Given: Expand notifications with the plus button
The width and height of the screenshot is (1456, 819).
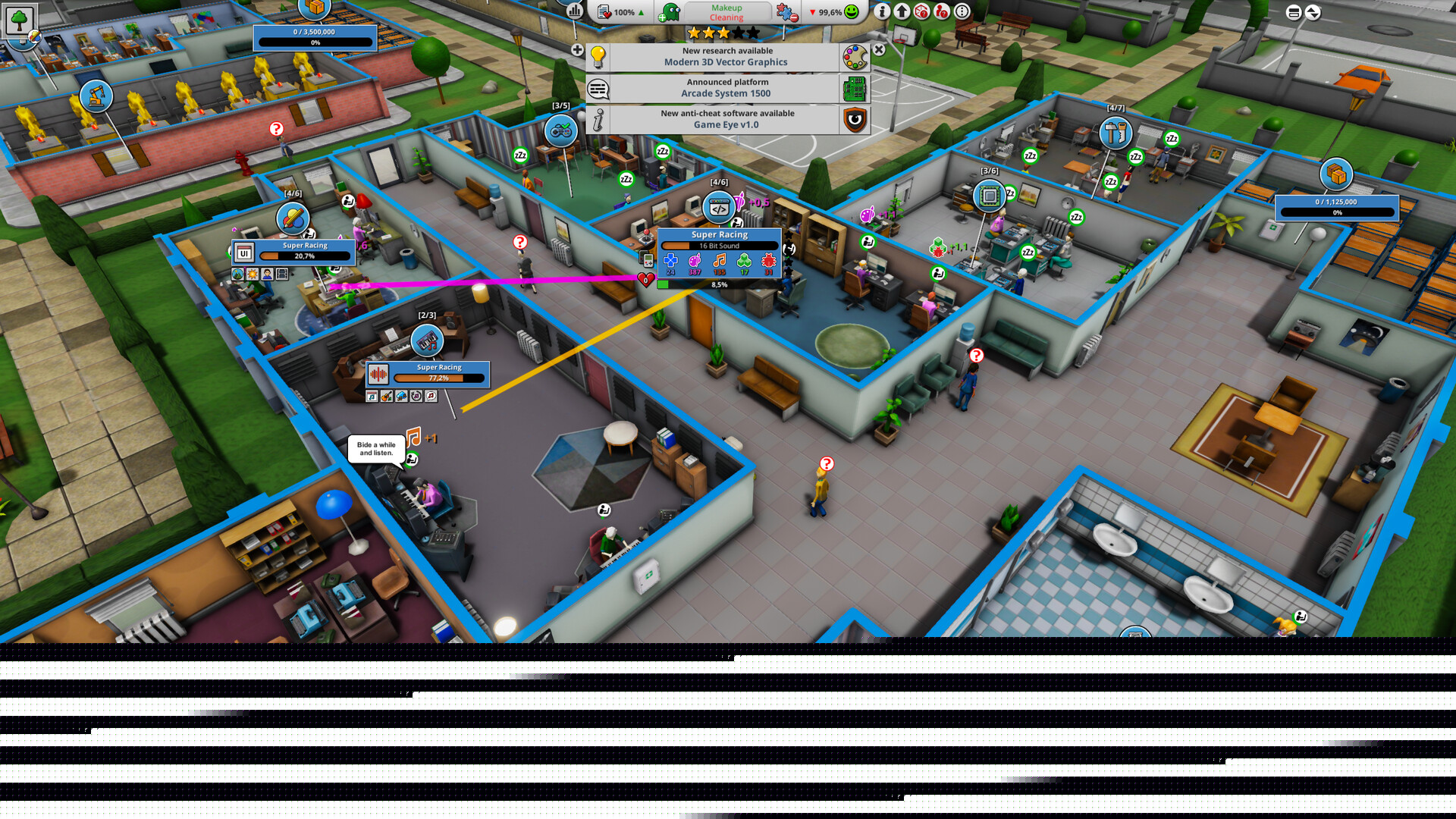Looking at the screenshot, I should pos(577,49).
